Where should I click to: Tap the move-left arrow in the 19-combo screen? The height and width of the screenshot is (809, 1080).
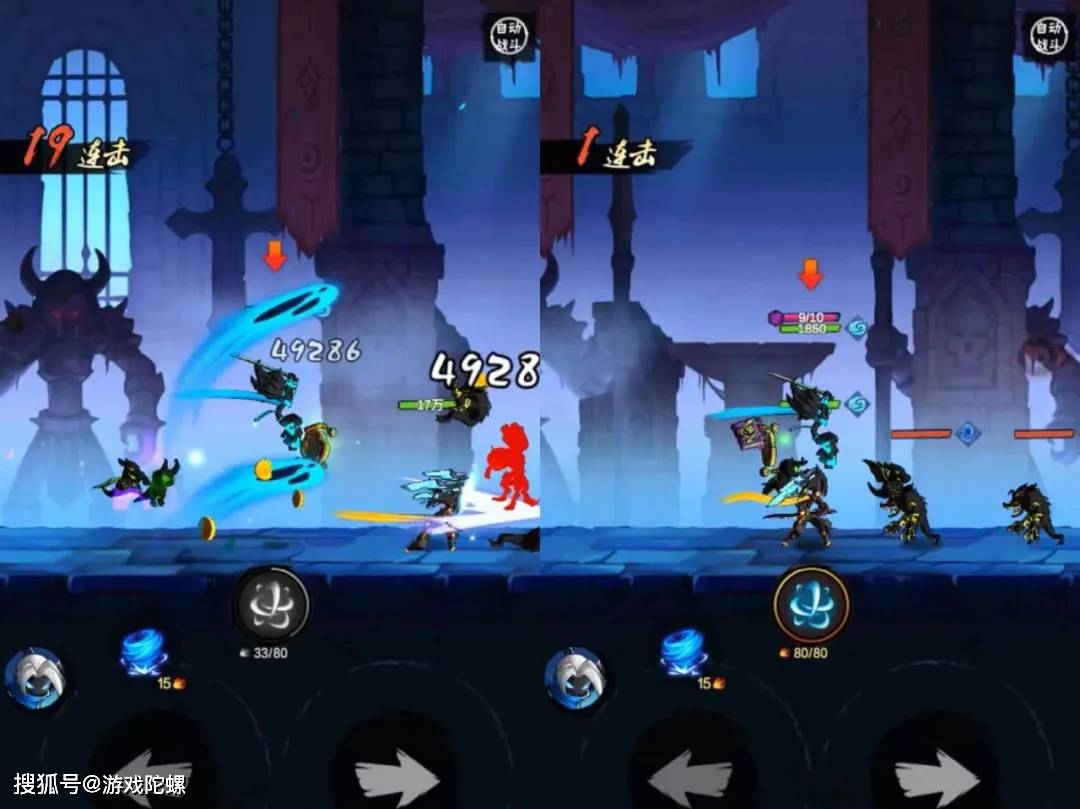tap(150, 772)
